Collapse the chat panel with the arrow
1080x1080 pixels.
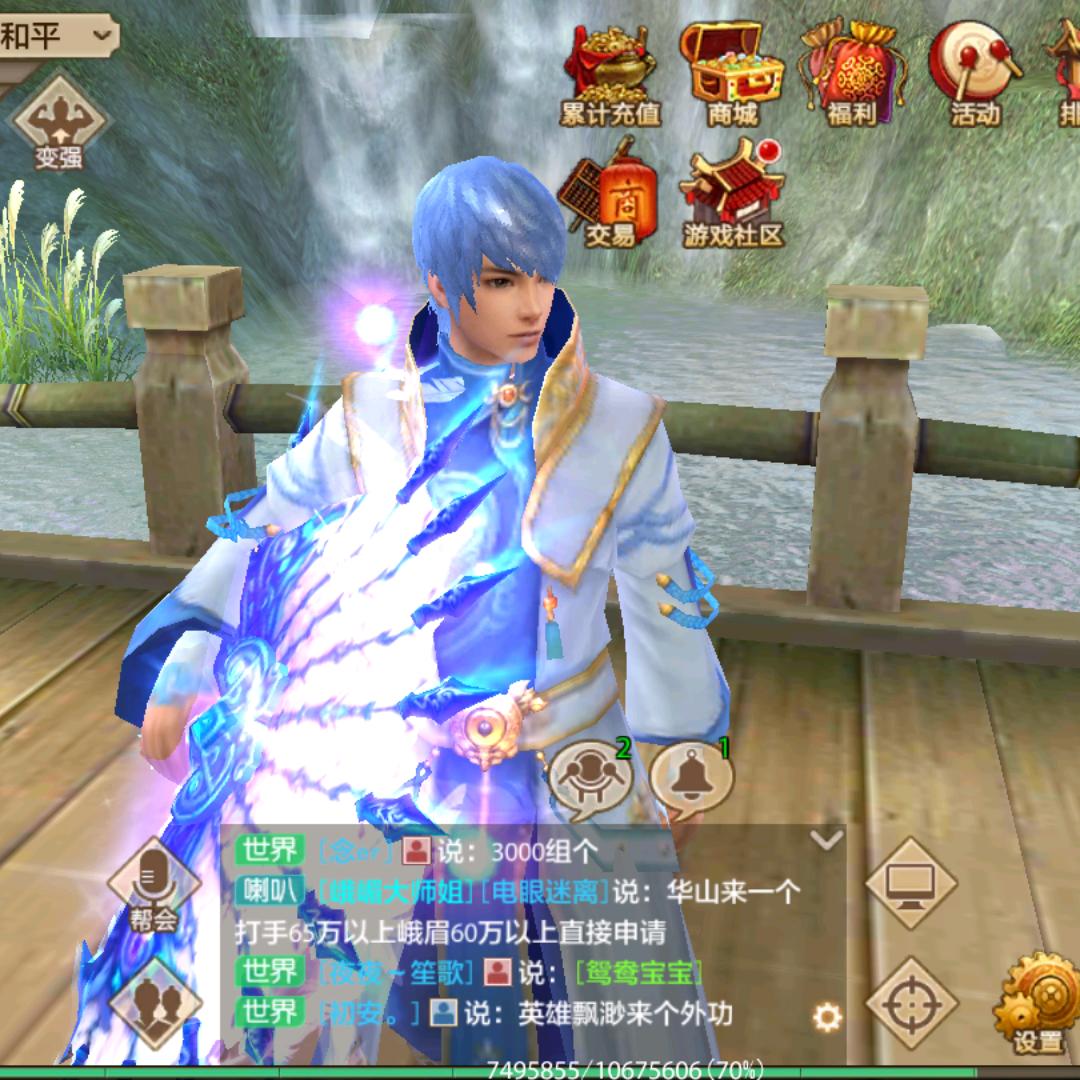point(827,840)
